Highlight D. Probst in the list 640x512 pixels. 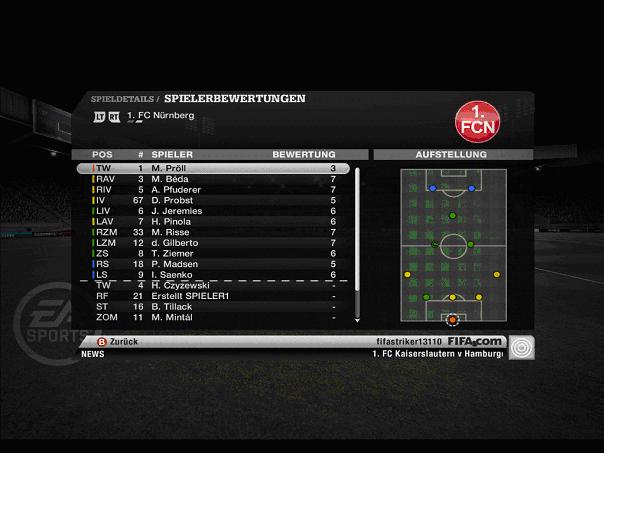click(x=214, y=201)
